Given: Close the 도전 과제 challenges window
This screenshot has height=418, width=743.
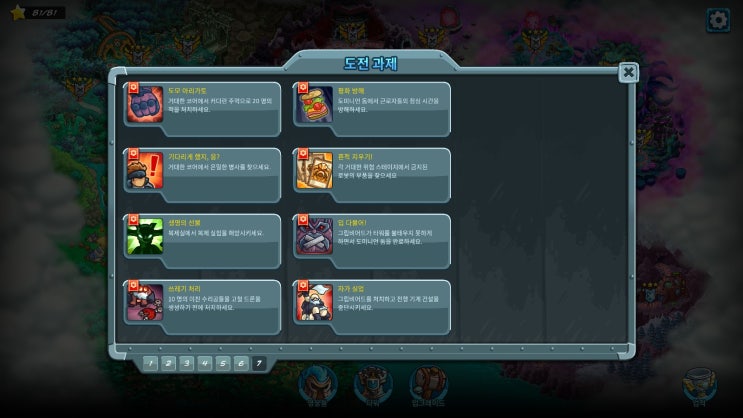Looking at the screenshot, I should [x=628, y=72].
